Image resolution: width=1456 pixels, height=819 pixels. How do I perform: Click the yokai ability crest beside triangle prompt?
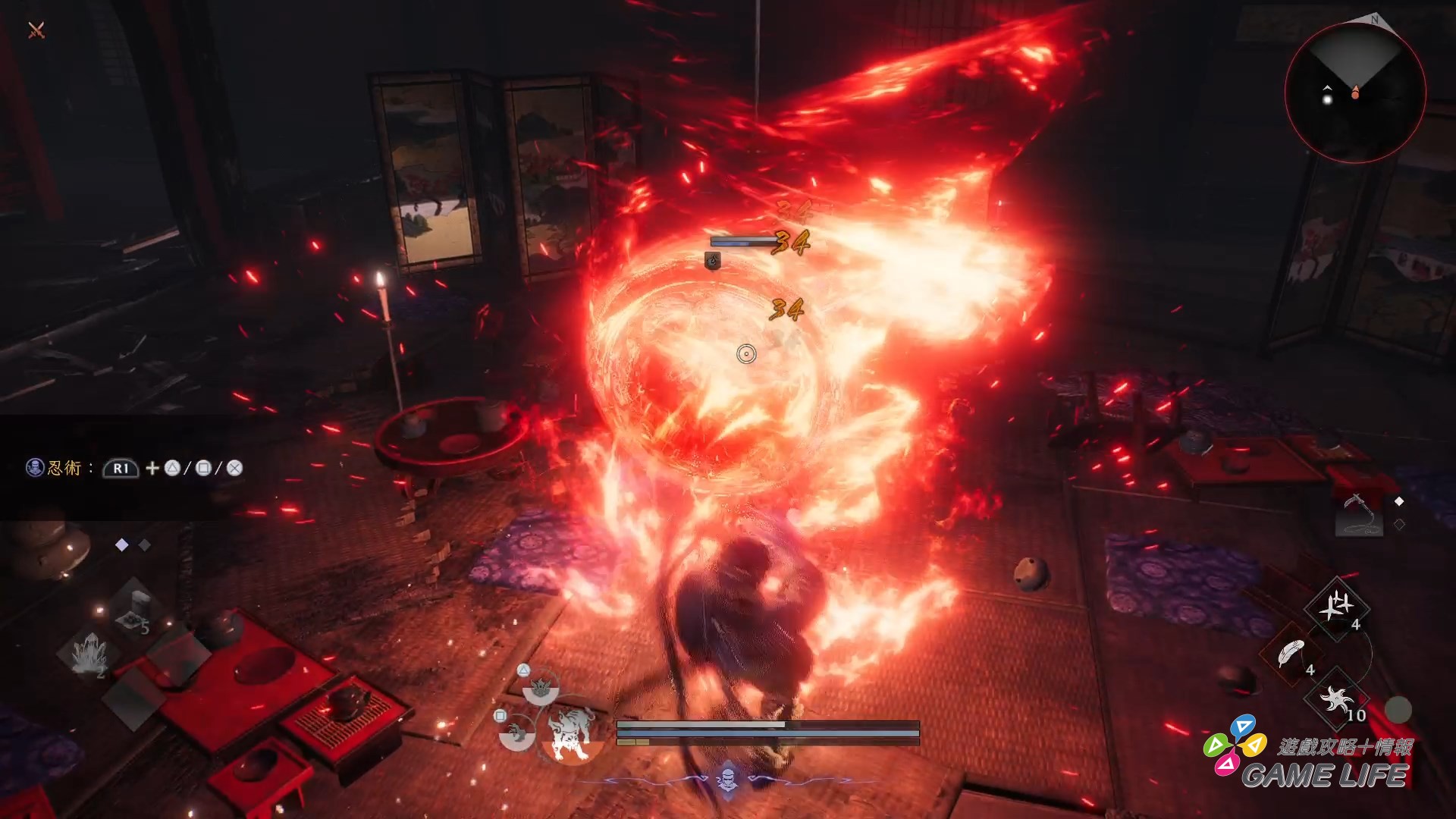click(541, 688)
